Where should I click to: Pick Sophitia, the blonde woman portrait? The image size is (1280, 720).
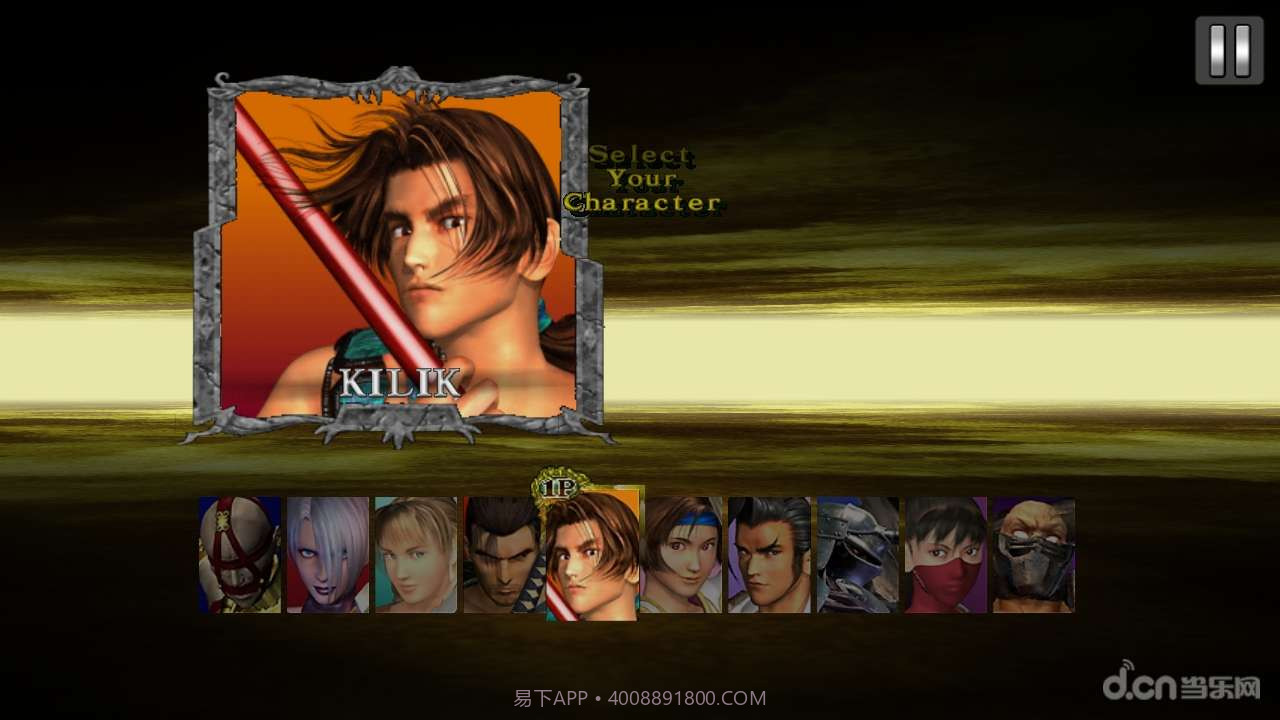point(416,555)
